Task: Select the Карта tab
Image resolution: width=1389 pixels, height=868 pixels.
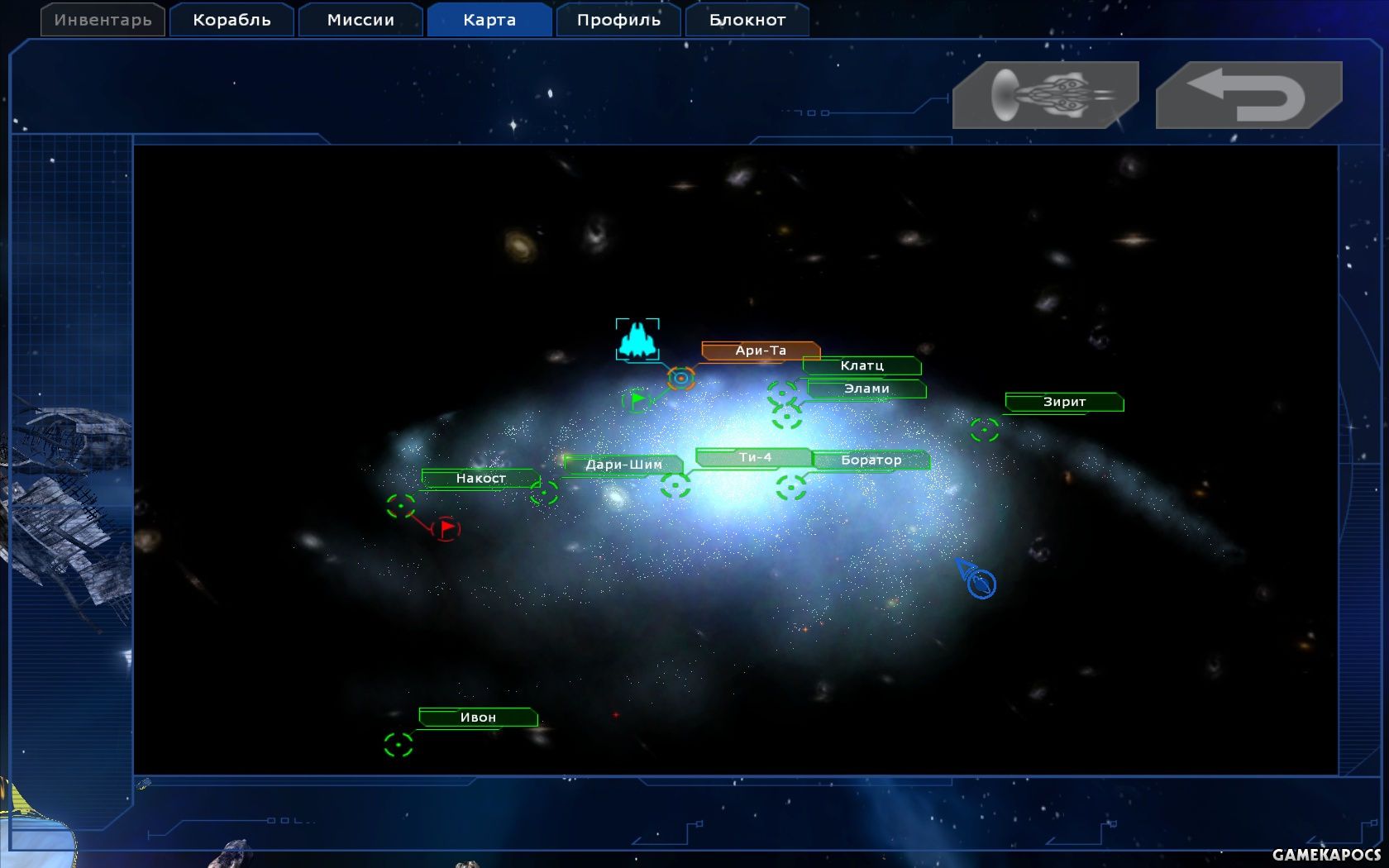Action: pyautogui.click(x=489, y=20)
